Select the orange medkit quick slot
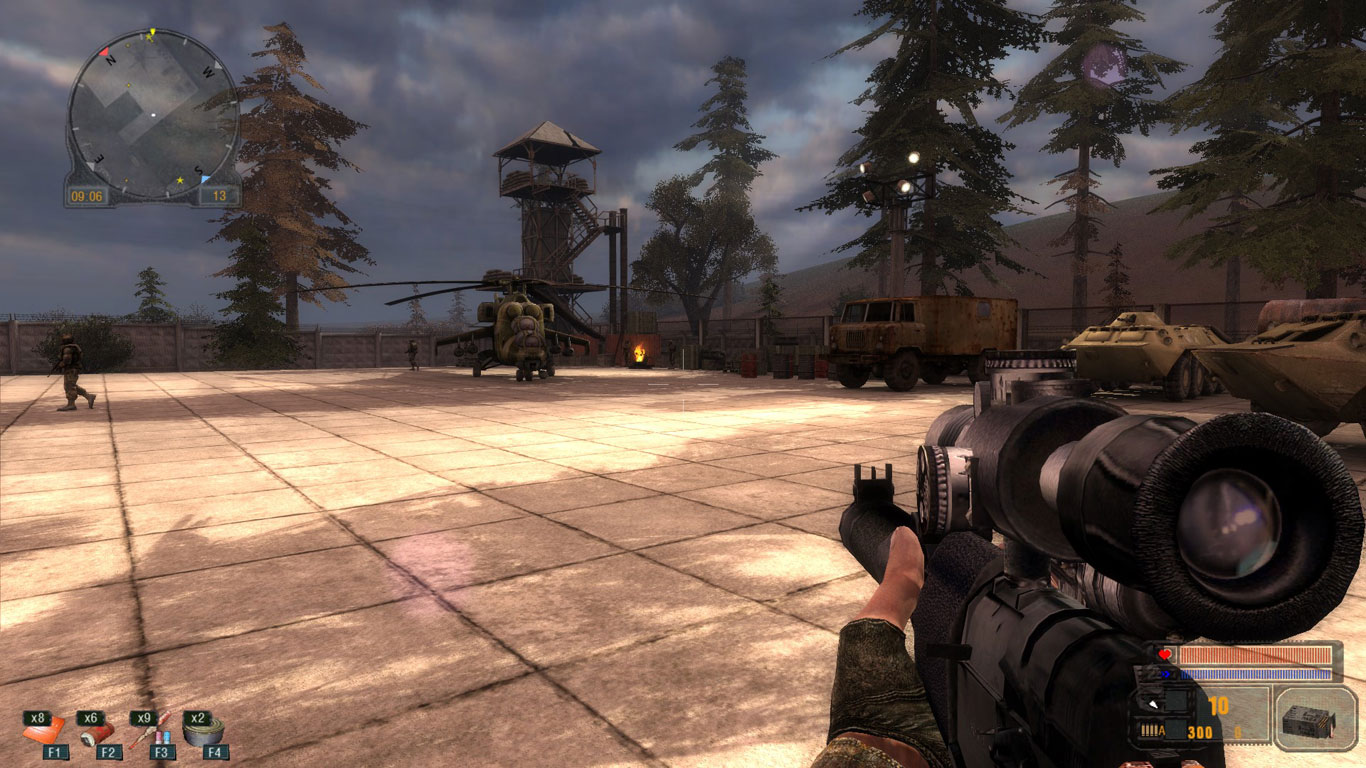Screen dimensions: 1366x768 [45, 731]
